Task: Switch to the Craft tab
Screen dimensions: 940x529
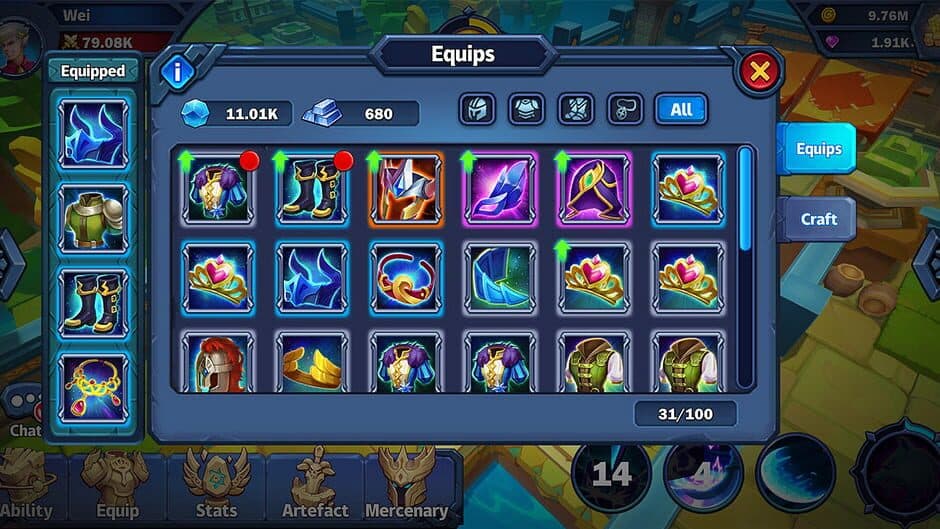Action: 818,219
